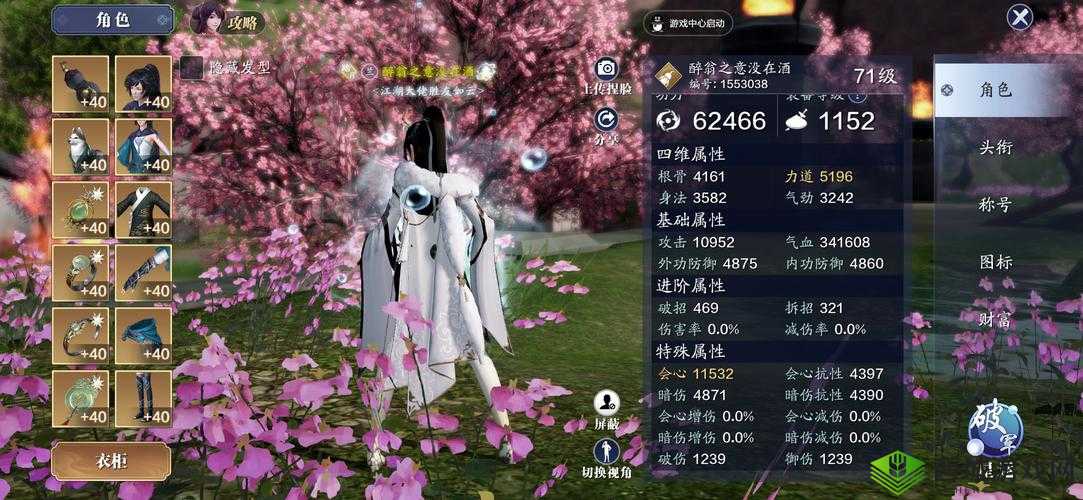Go to the 财富 wealth tab
The width and height of the screenshot is (1083, 500).
pos(996,320)
